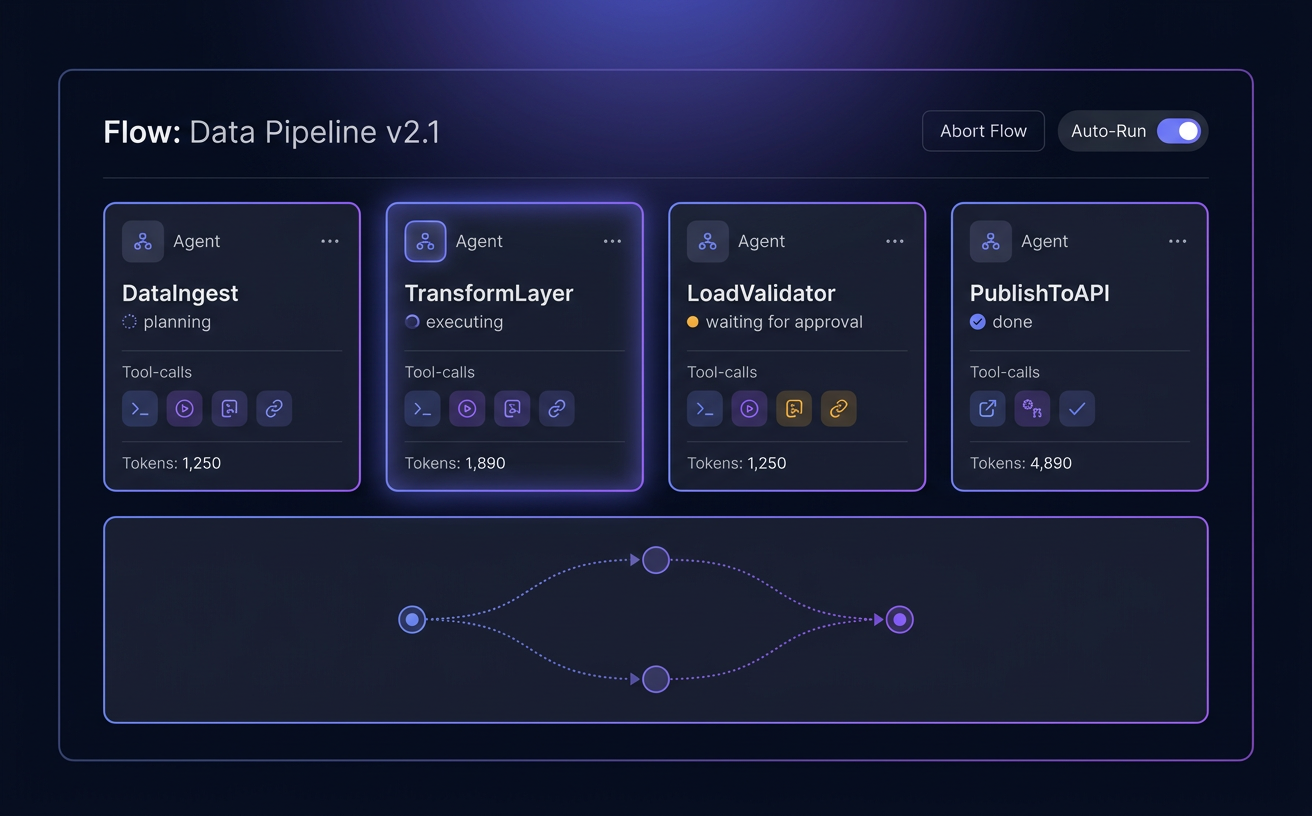The image size is (1312, 816).
Task: Select the upper branch node in flow graph
Action: (x=656, y=560)
